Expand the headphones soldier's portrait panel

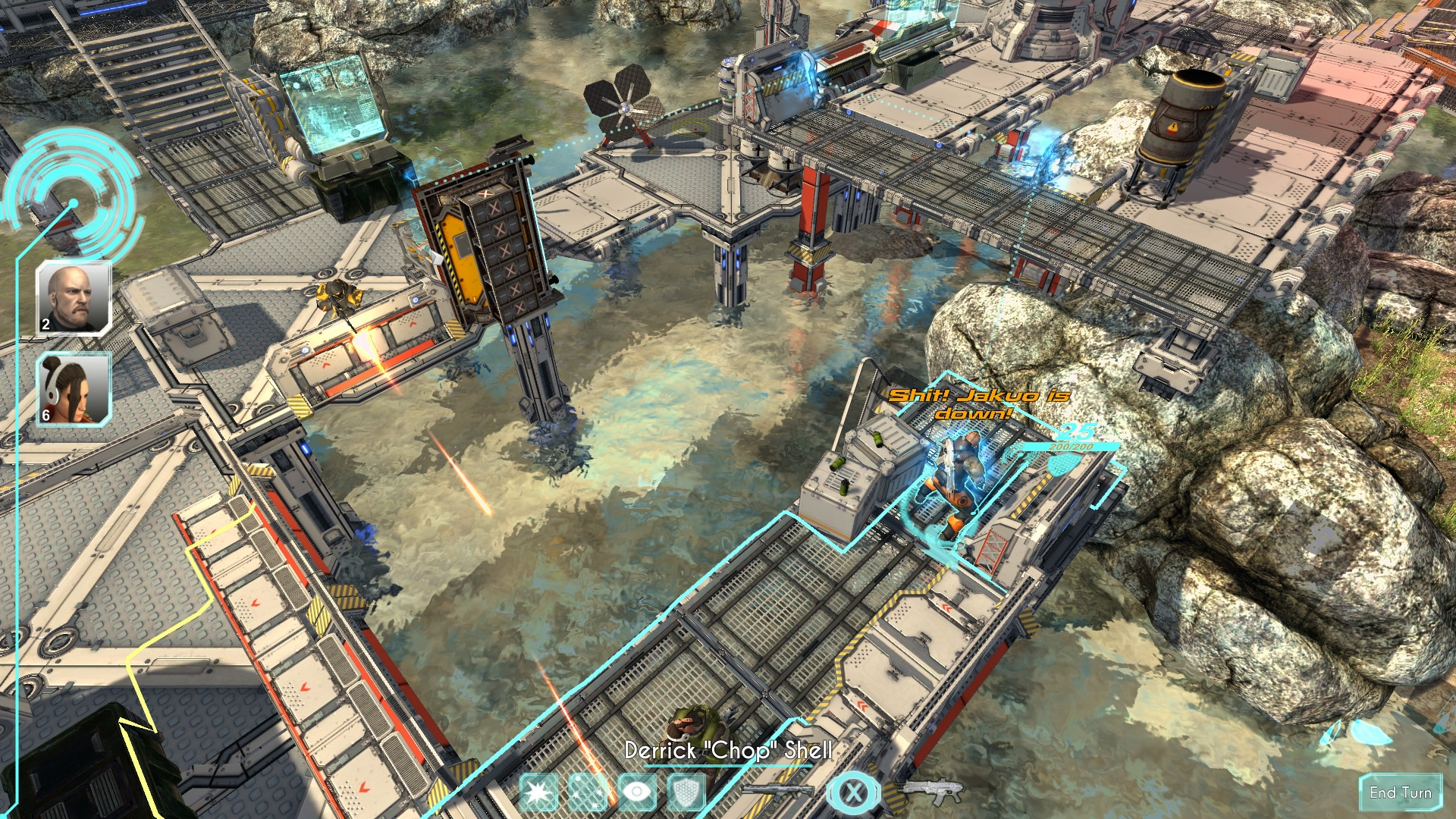click(x=73, y=388)
